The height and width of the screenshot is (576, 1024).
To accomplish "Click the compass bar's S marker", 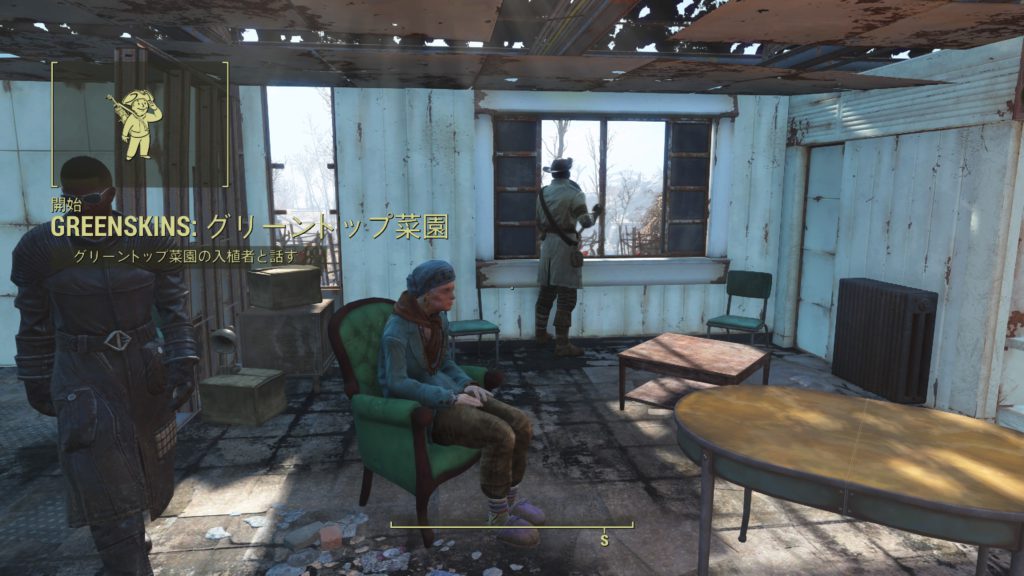I will coord(604,539).
